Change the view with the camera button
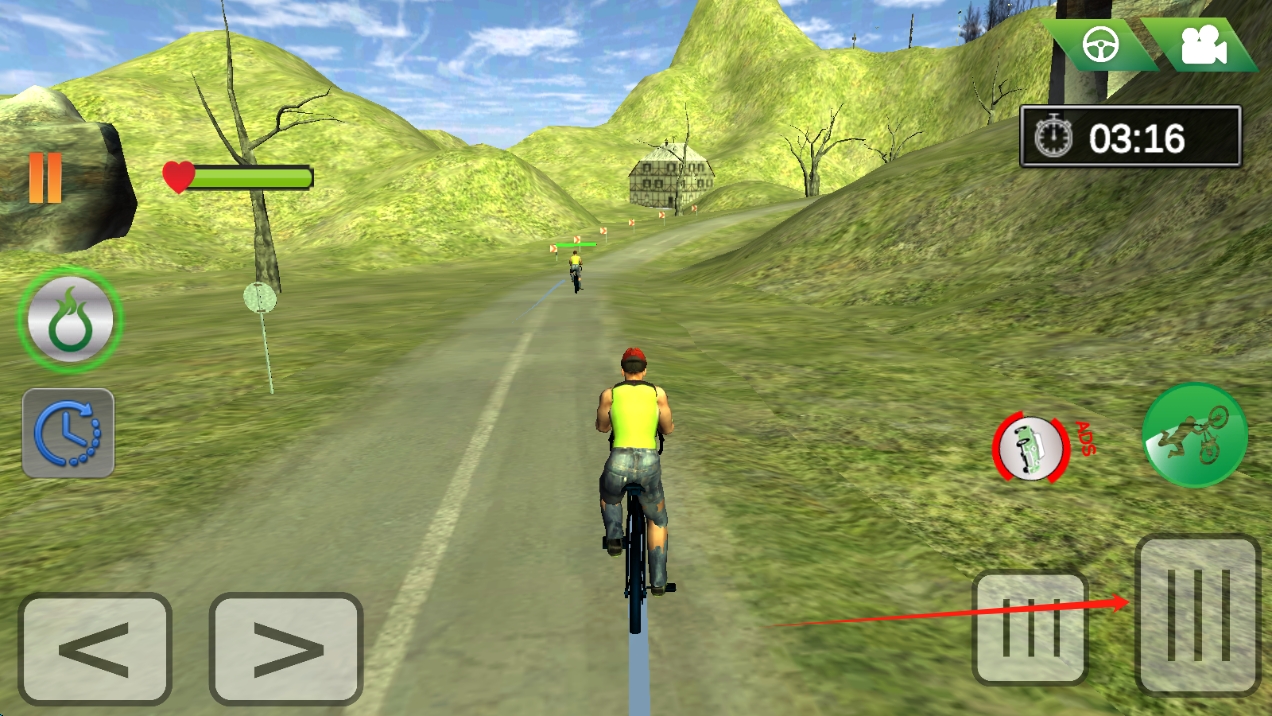This screenshot has height=716, width=1272. pos(1202,45)
